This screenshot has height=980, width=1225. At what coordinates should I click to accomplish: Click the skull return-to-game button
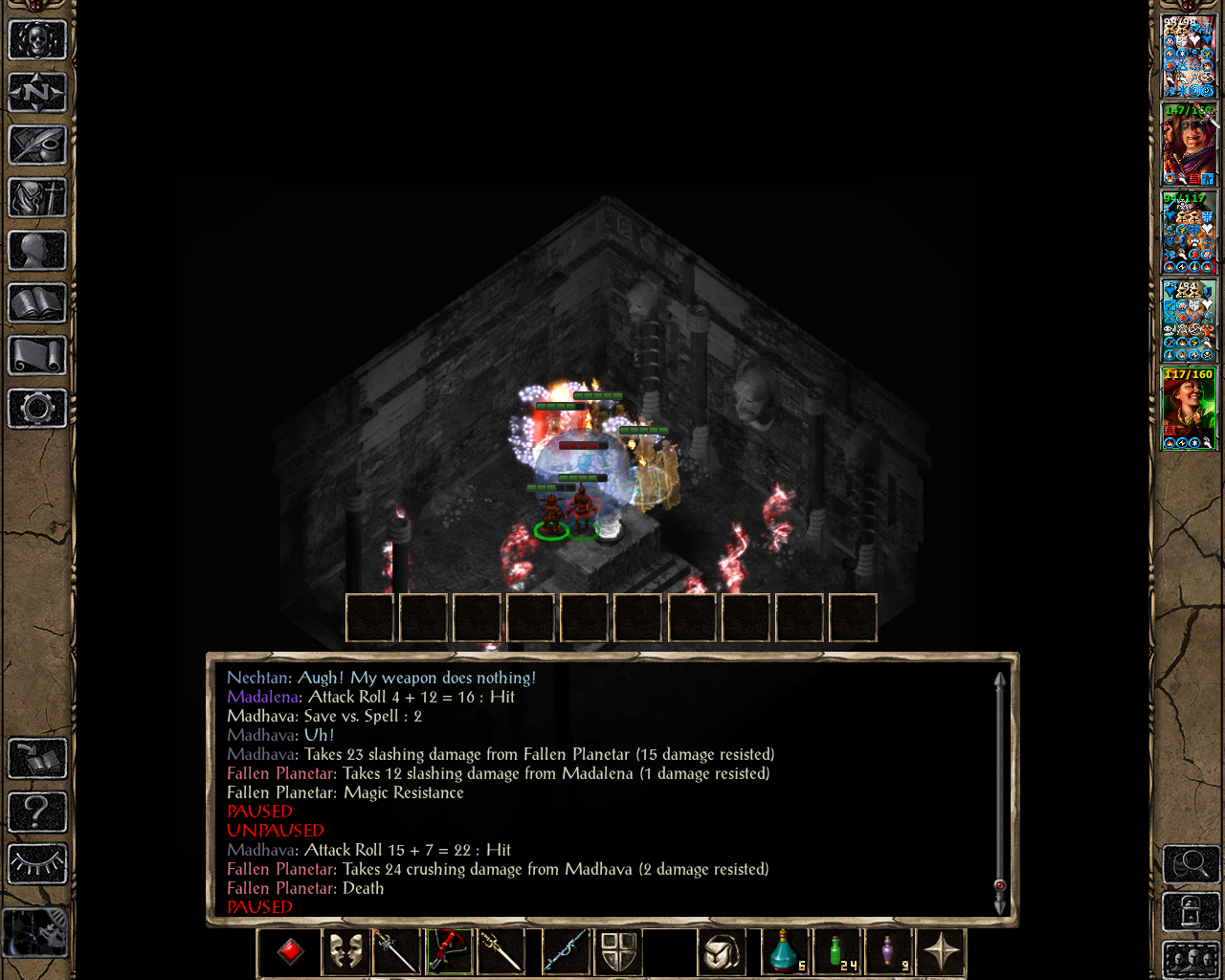[x=37, y=40]
